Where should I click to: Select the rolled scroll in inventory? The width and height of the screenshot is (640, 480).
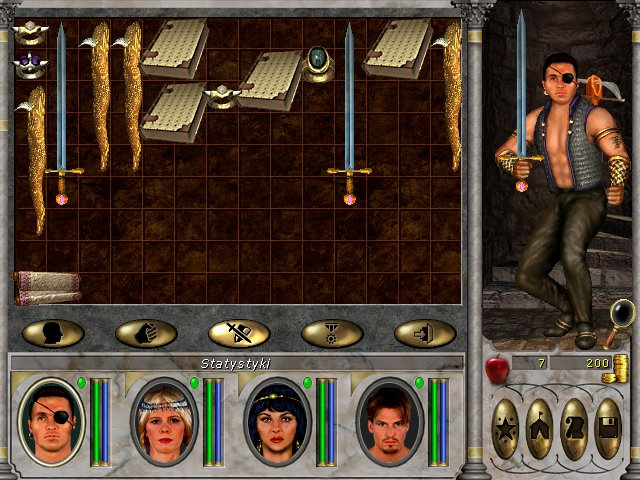point(46,287)
